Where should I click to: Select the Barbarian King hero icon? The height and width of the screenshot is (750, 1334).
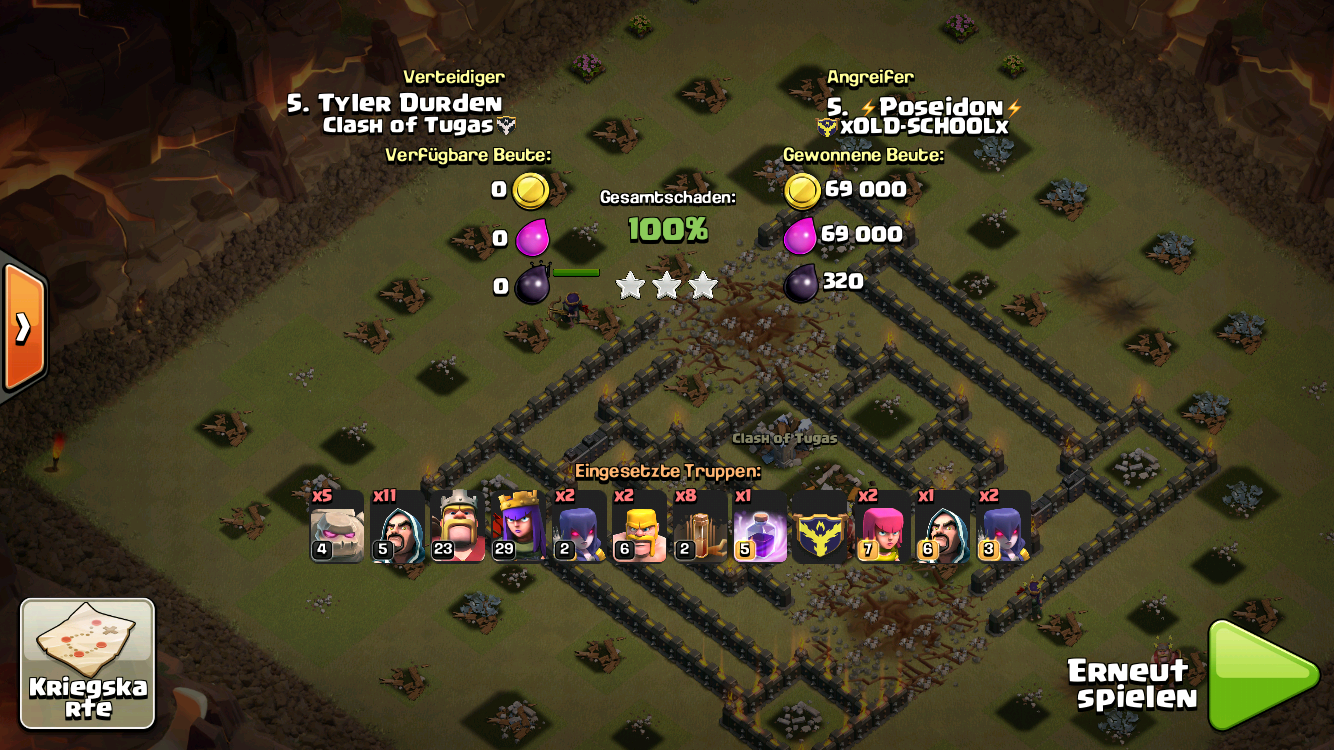458,527
